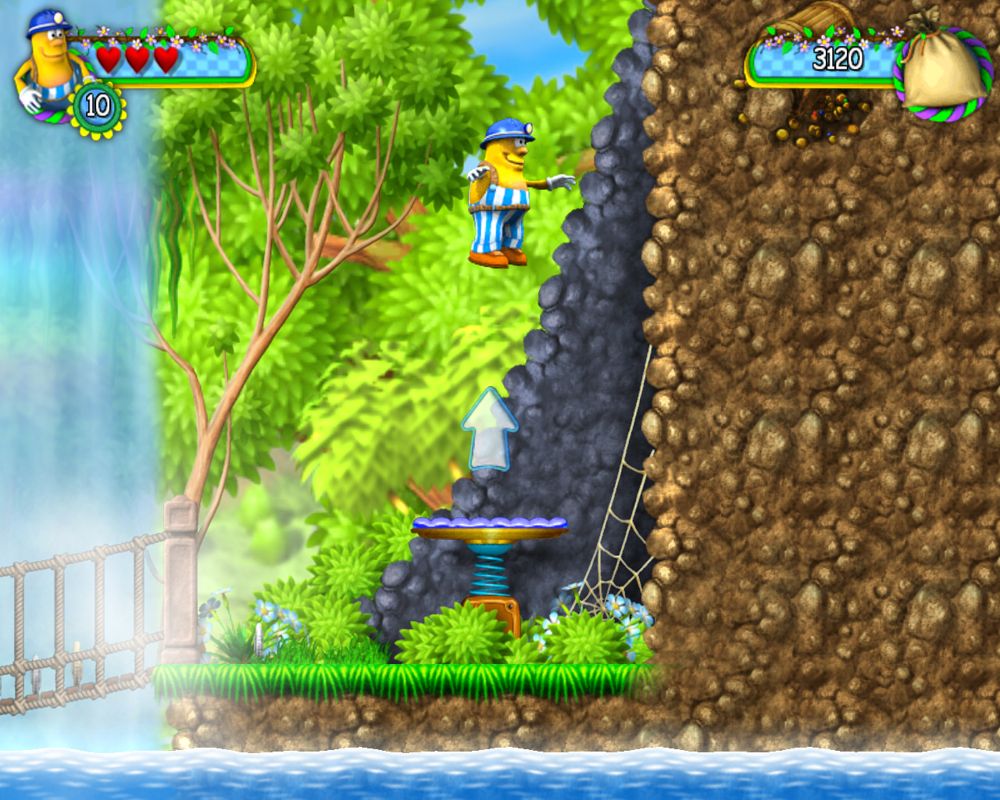Click the miner character portrait icon

click(x=45, y=60)
